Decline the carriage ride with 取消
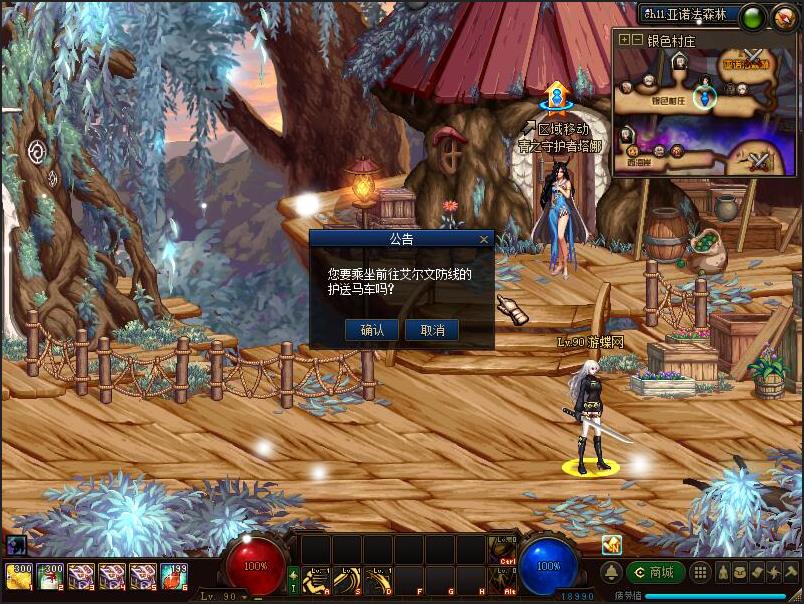Viewport: 804px width, 604px height. click(432, 330)
